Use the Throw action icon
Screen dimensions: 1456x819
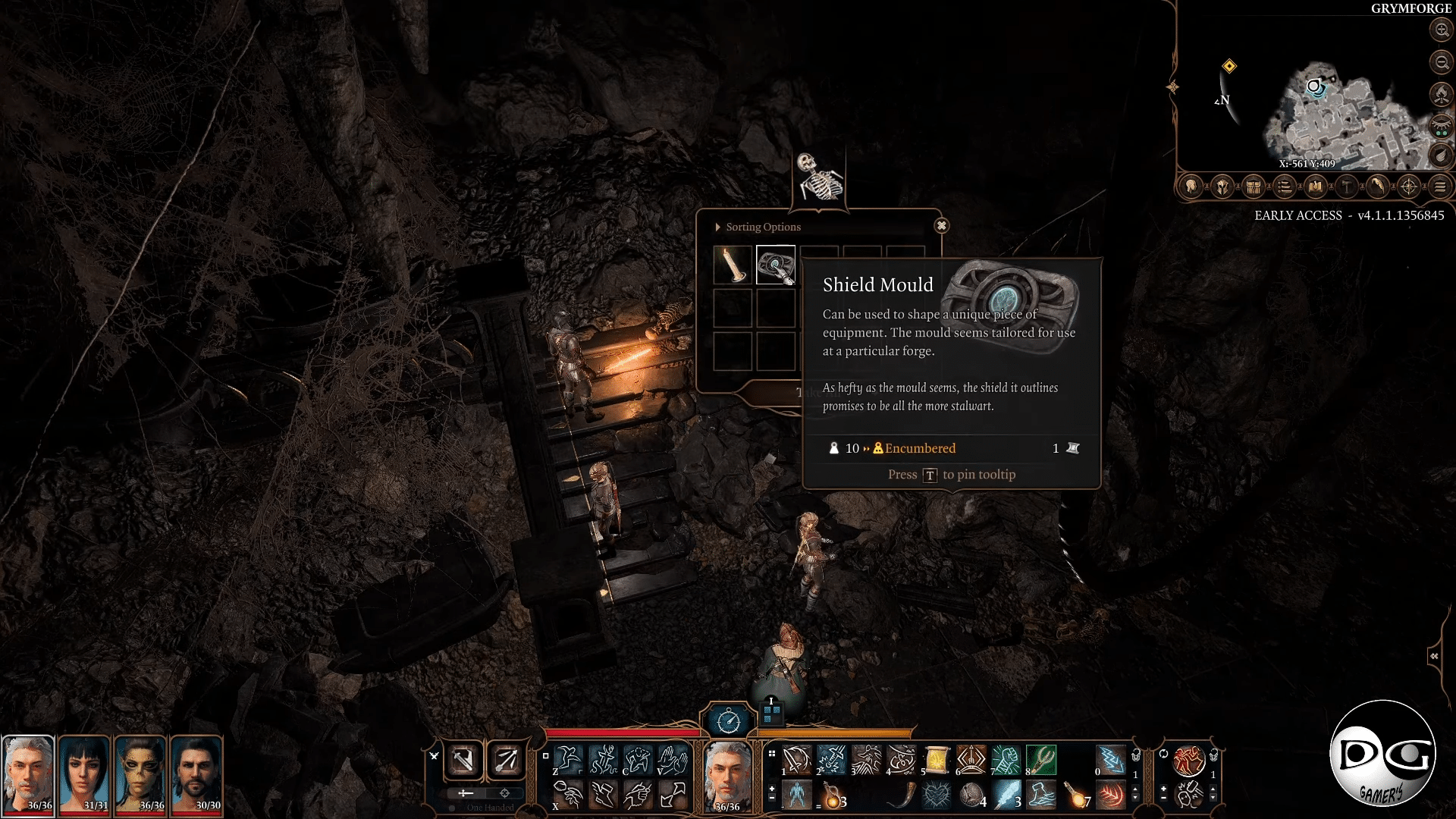(x=568, y=795)
